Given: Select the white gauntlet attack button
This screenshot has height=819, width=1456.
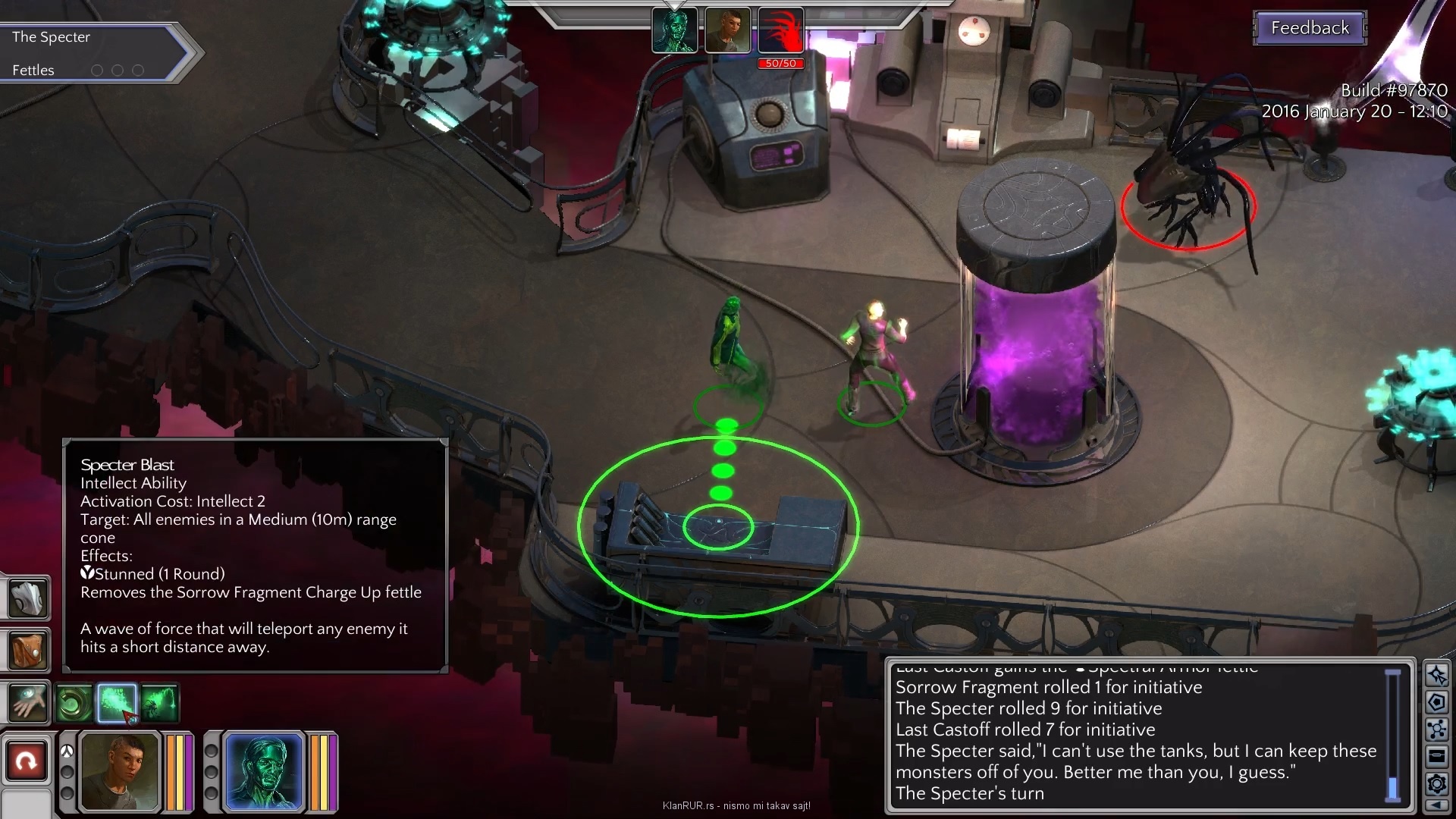Looking at the screenshot, I should coord(28,598).
